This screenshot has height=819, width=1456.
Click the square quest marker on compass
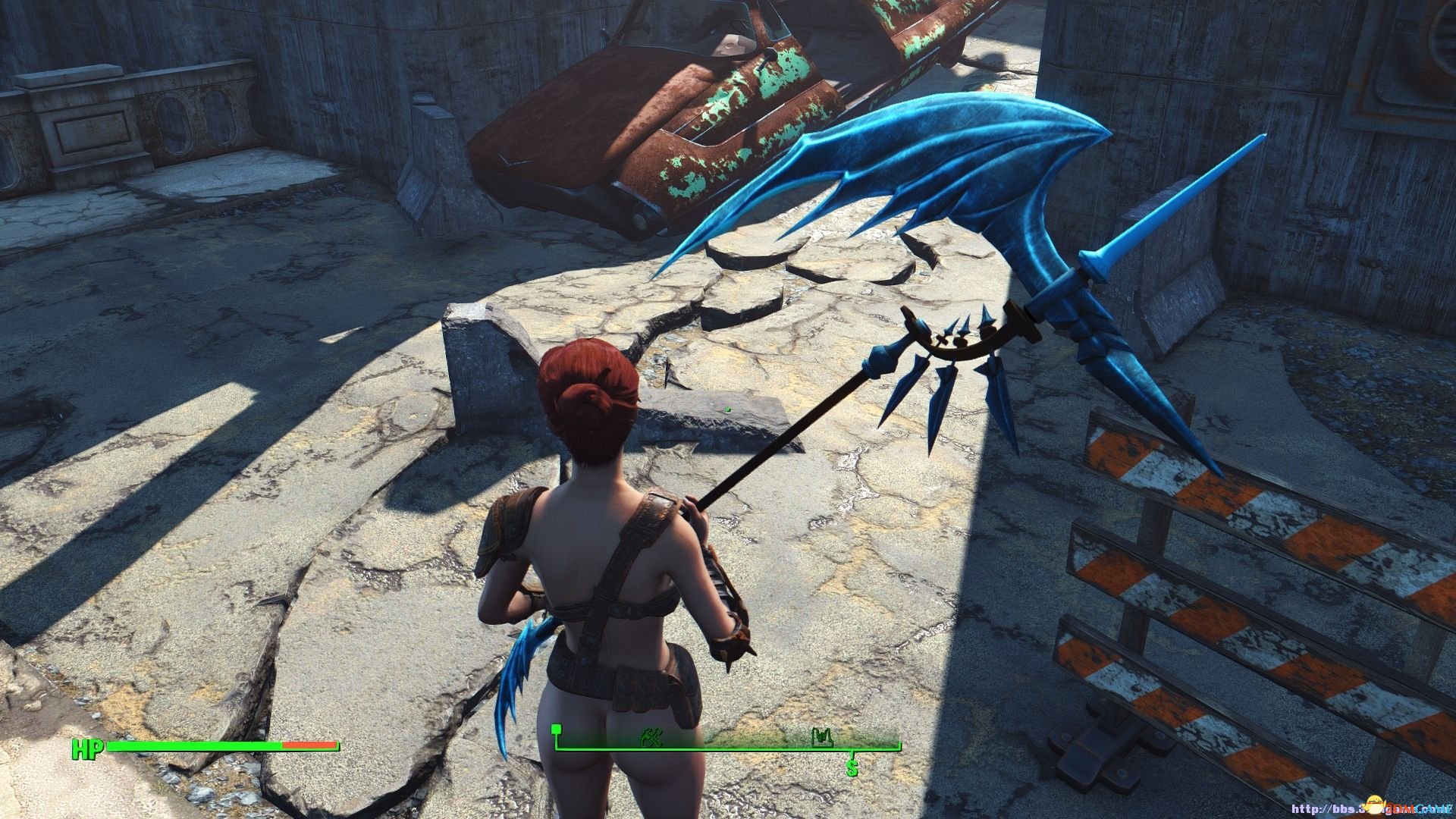(558, 730)
